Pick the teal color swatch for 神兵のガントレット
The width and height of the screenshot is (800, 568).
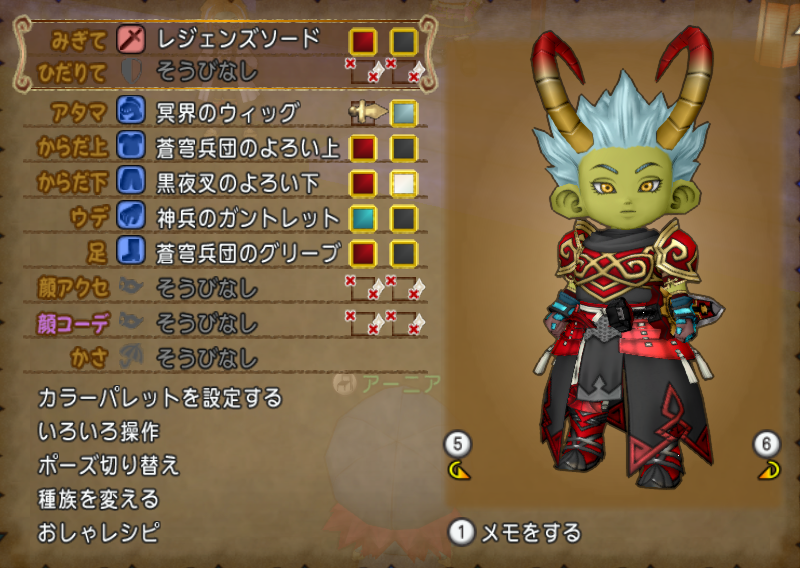pos(363,218)
